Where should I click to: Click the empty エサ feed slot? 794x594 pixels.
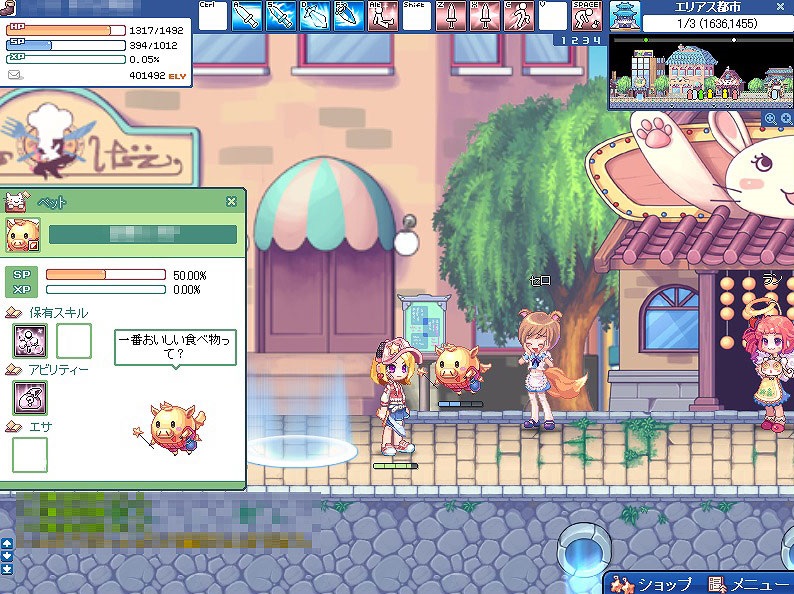coord(30,454)
